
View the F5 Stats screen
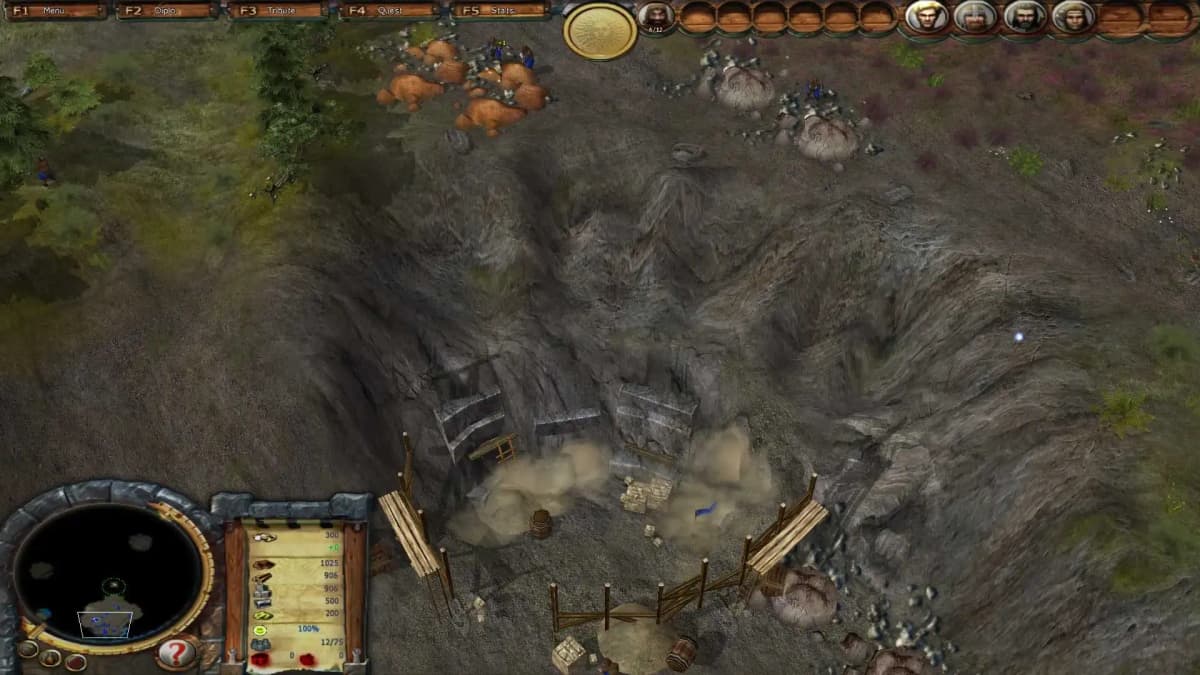(x=501, y=11)
